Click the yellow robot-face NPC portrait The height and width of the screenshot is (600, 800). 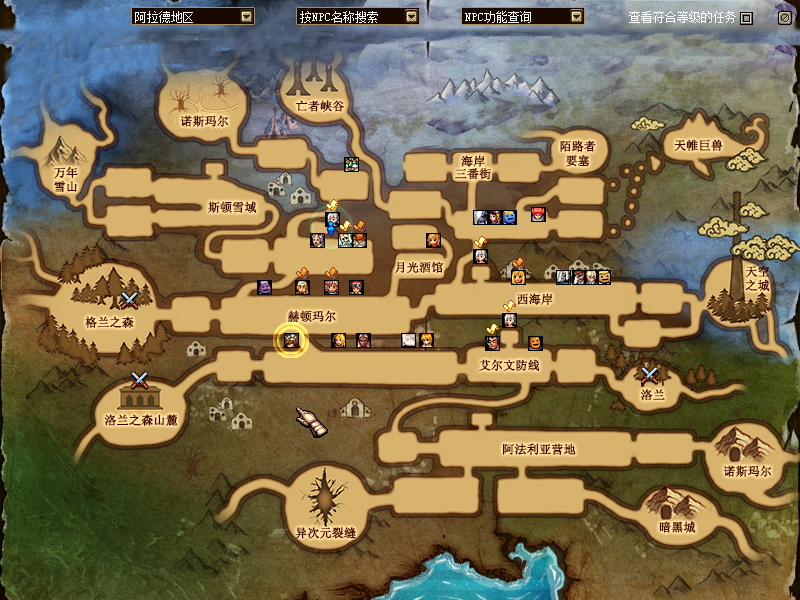coord(603,277)
